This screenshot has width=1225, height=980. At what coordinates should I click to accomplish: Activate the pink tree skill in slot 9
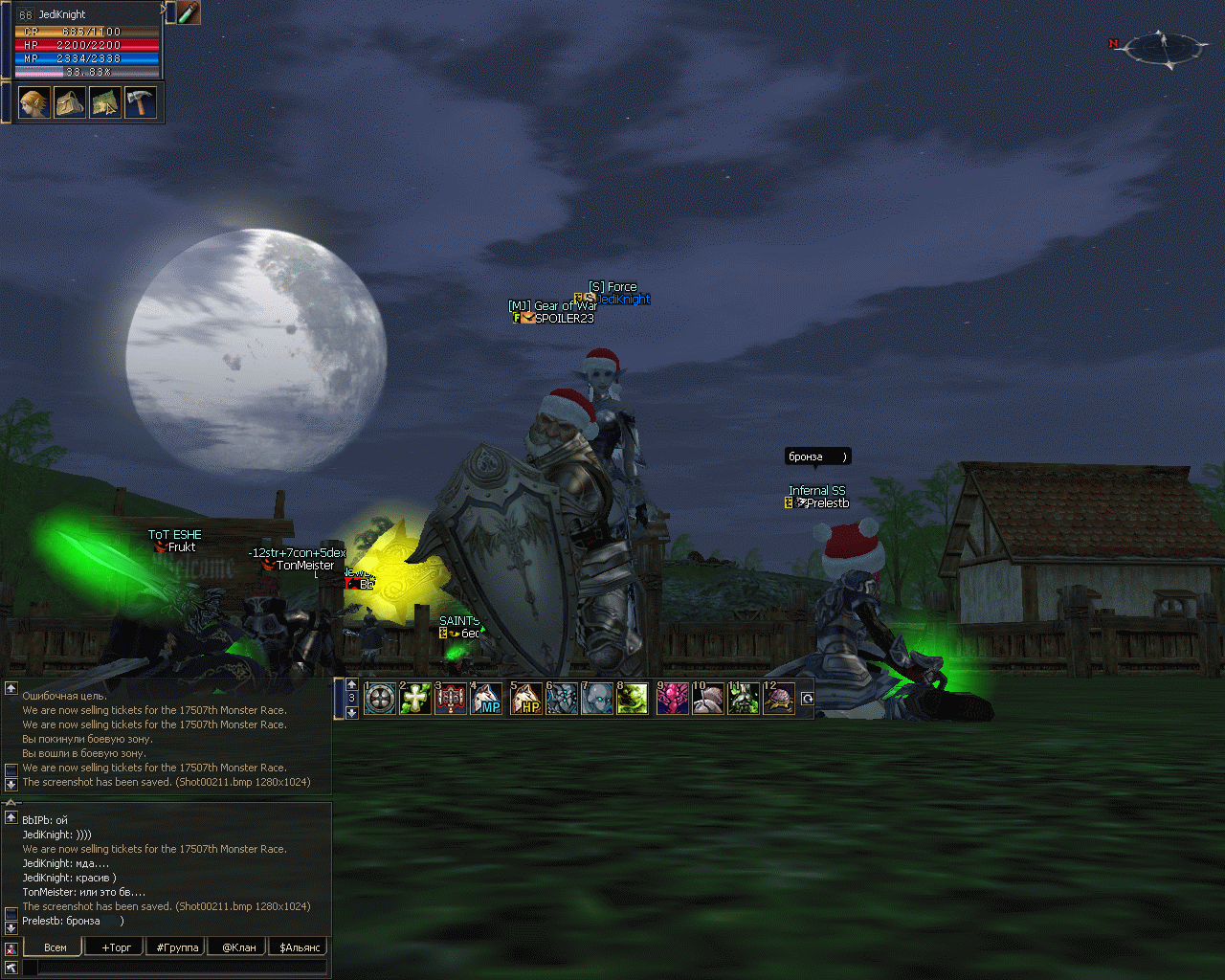673,699
